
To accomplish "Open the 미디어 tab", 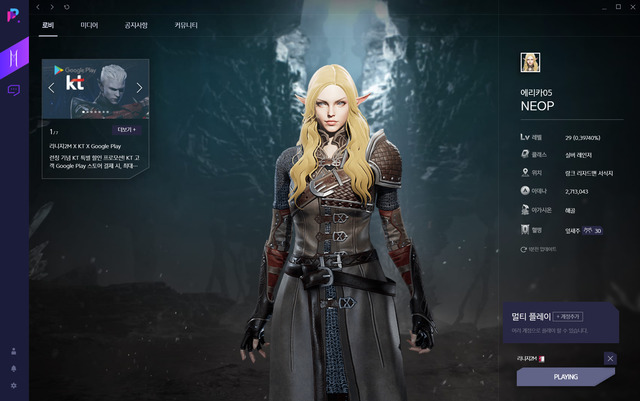I will pos(89,25).
